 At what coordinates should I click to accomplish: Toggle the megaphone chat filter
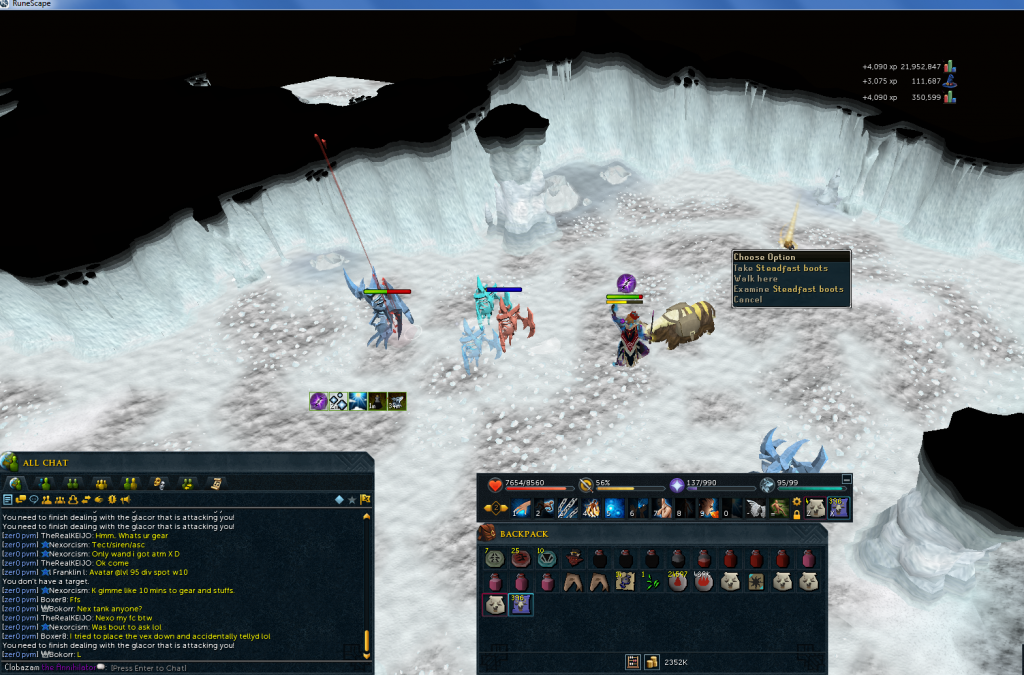point(125,499)
